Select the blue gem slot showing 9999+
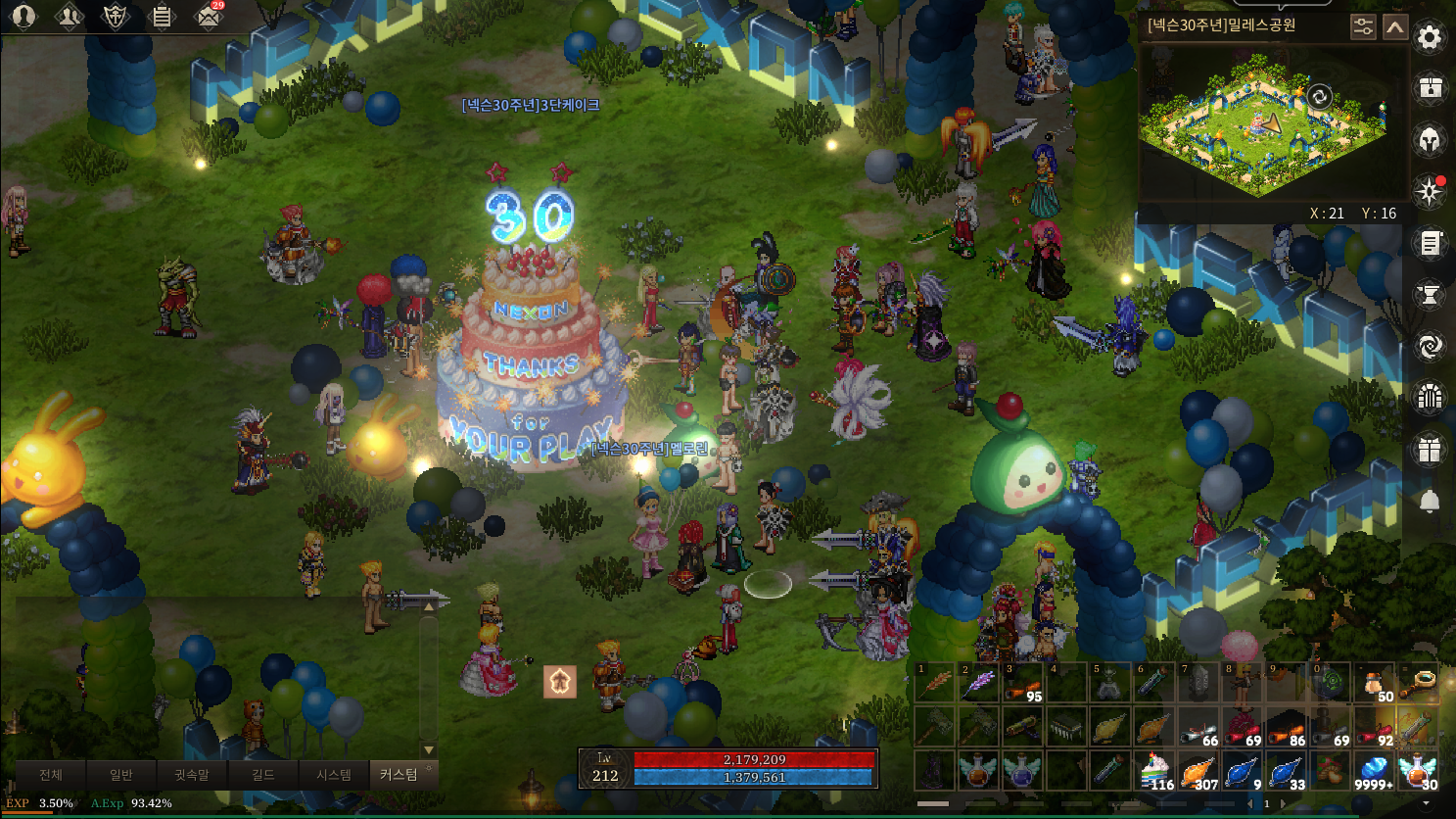This screenshot has width=1456, height=819. (x=1374, y=771)
